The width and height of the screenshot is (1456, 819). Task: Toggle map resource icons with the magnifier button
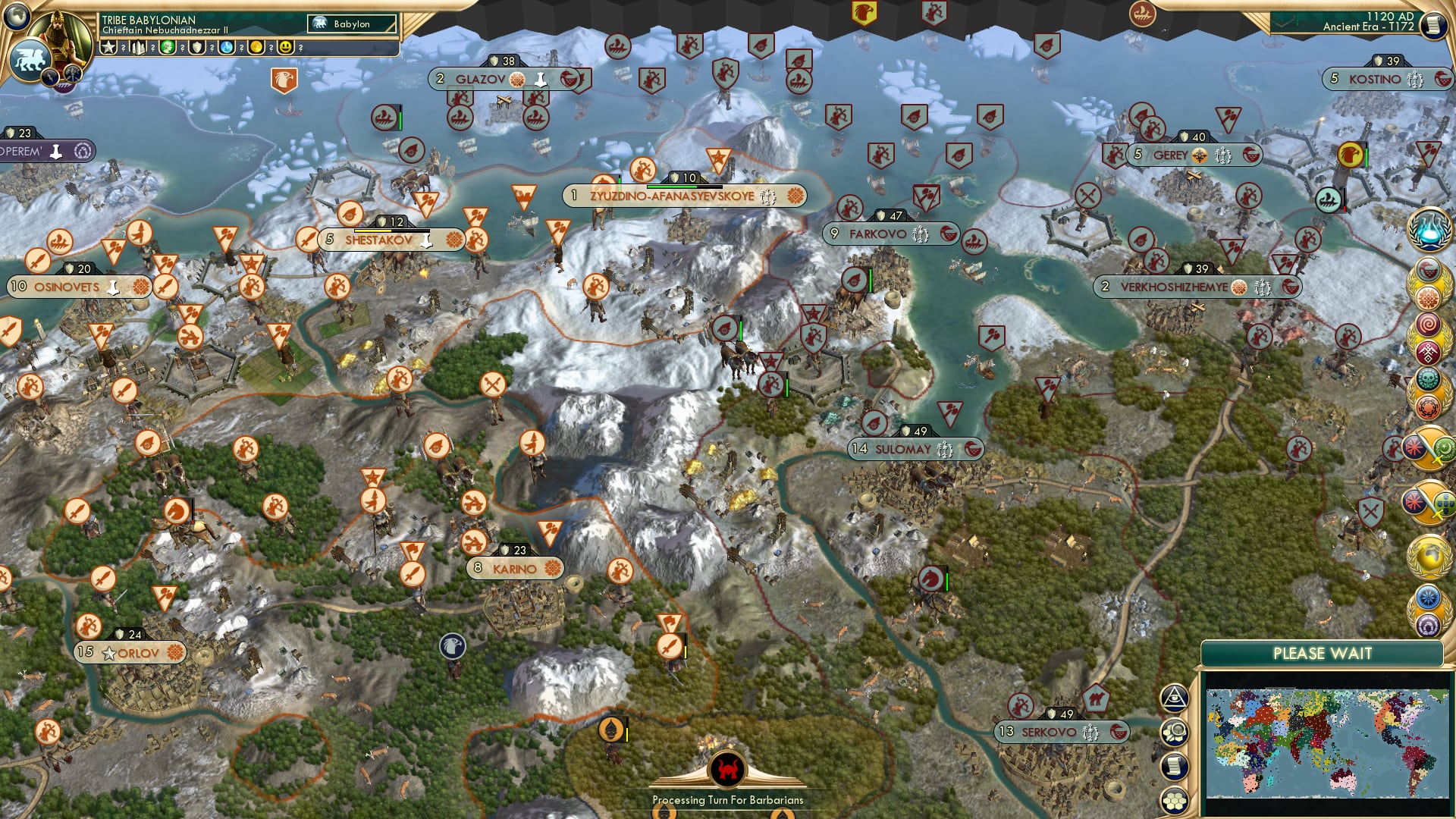tap(1174, 731)
